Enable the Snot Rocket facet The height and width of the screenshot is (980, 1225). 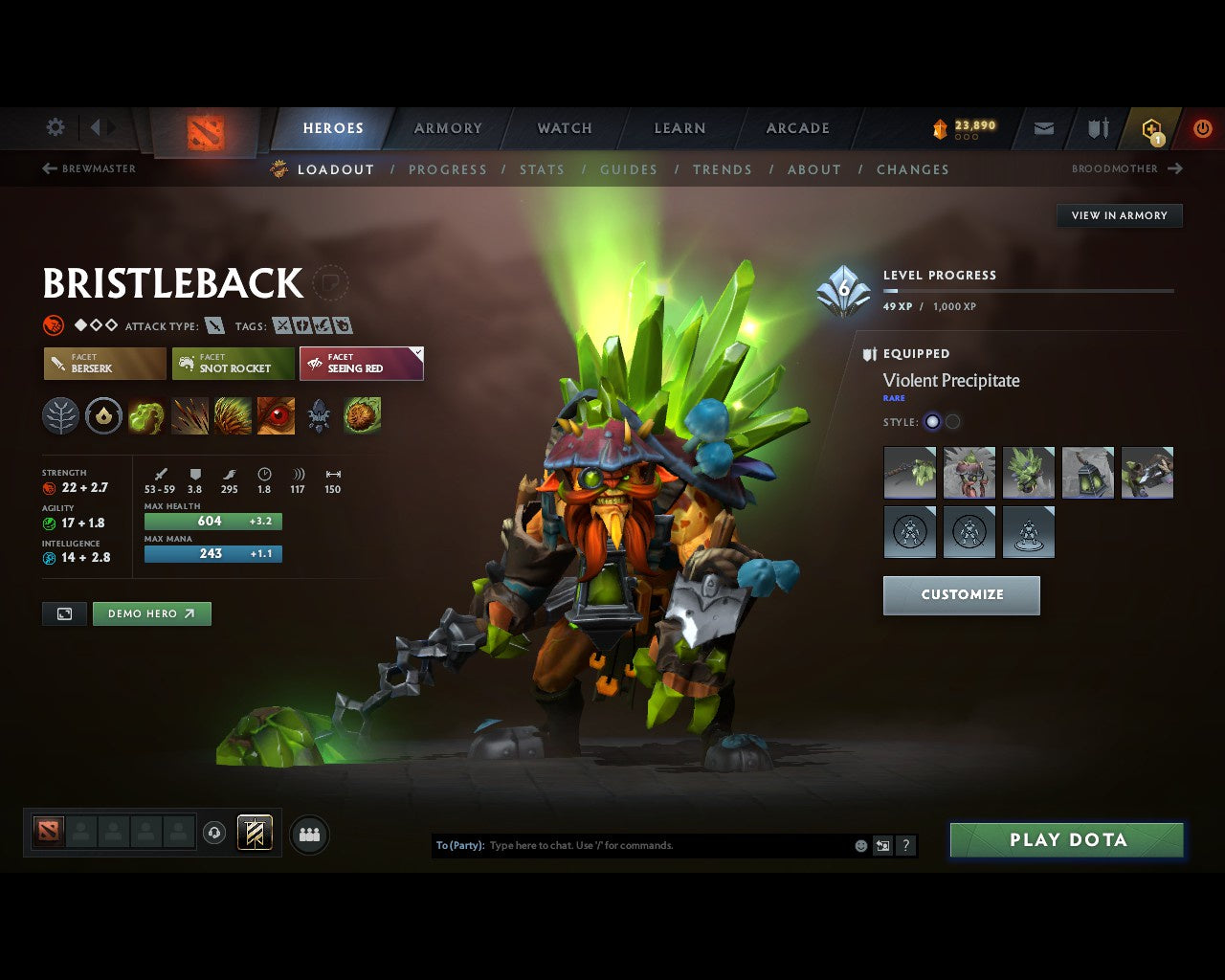tap(233, 364)
